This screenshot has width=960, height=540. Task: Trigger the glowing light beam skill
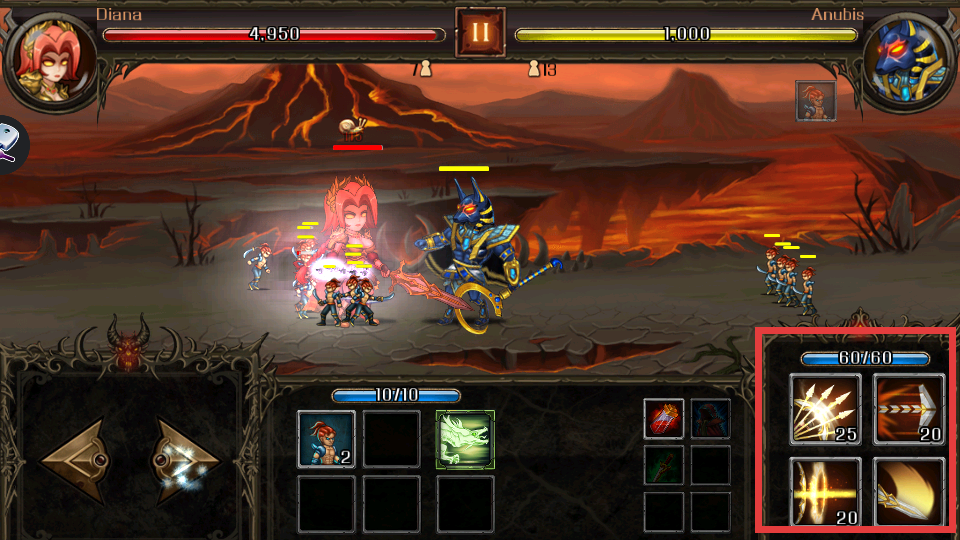pyautogui.click(x=825, y=491)
